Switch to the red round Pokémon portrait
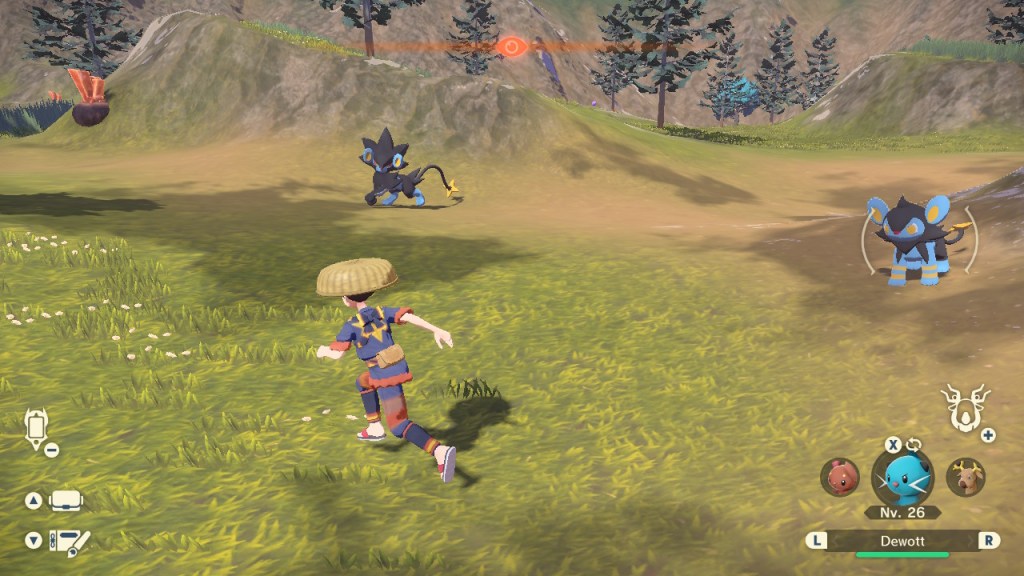The width and height of the screenshot is (1024, 576). (x=840, y=477)
